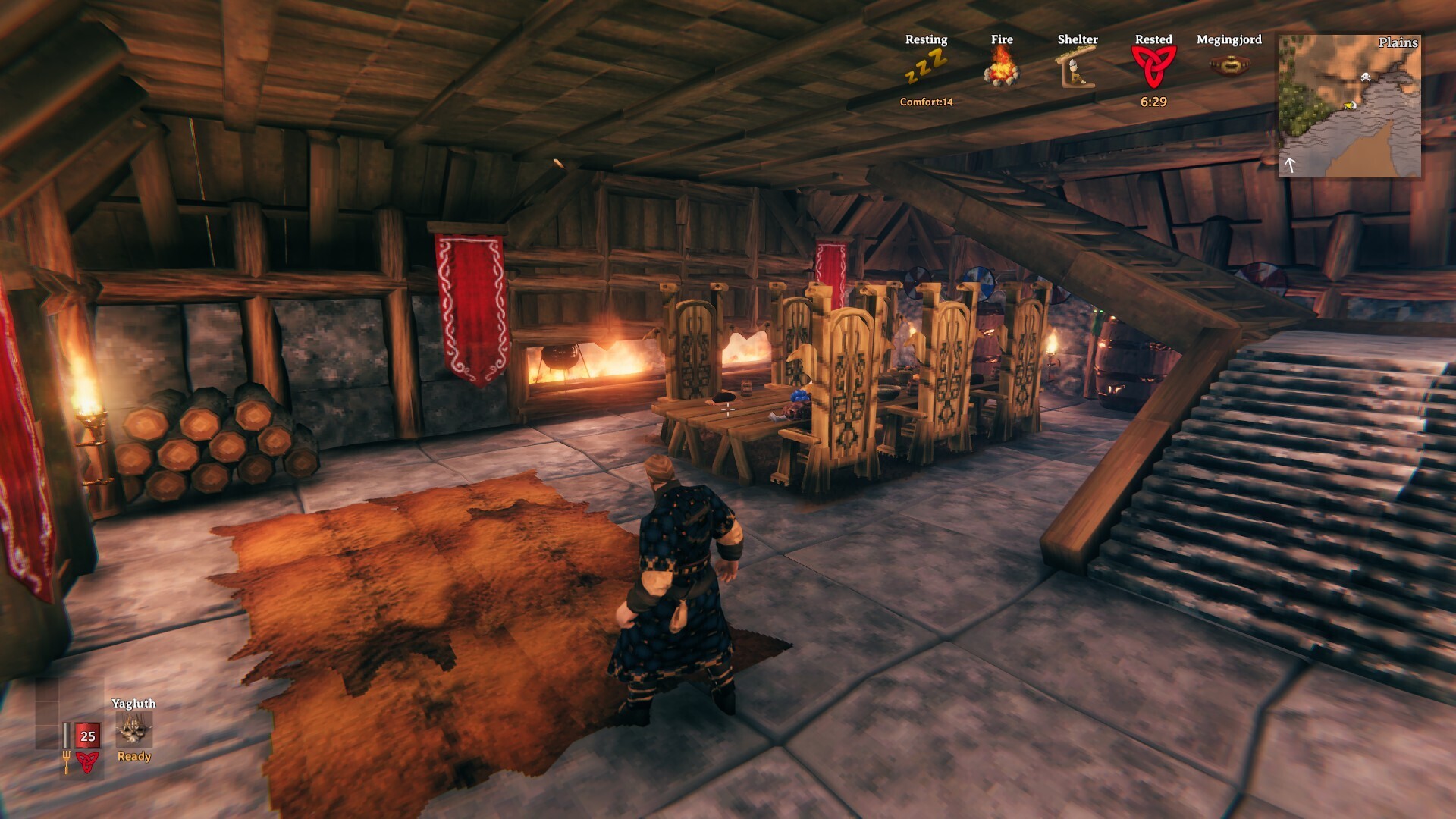1456x819 pixels.
Task: Expand the empty food slot column bottom-left
Action: coord(46,714)
